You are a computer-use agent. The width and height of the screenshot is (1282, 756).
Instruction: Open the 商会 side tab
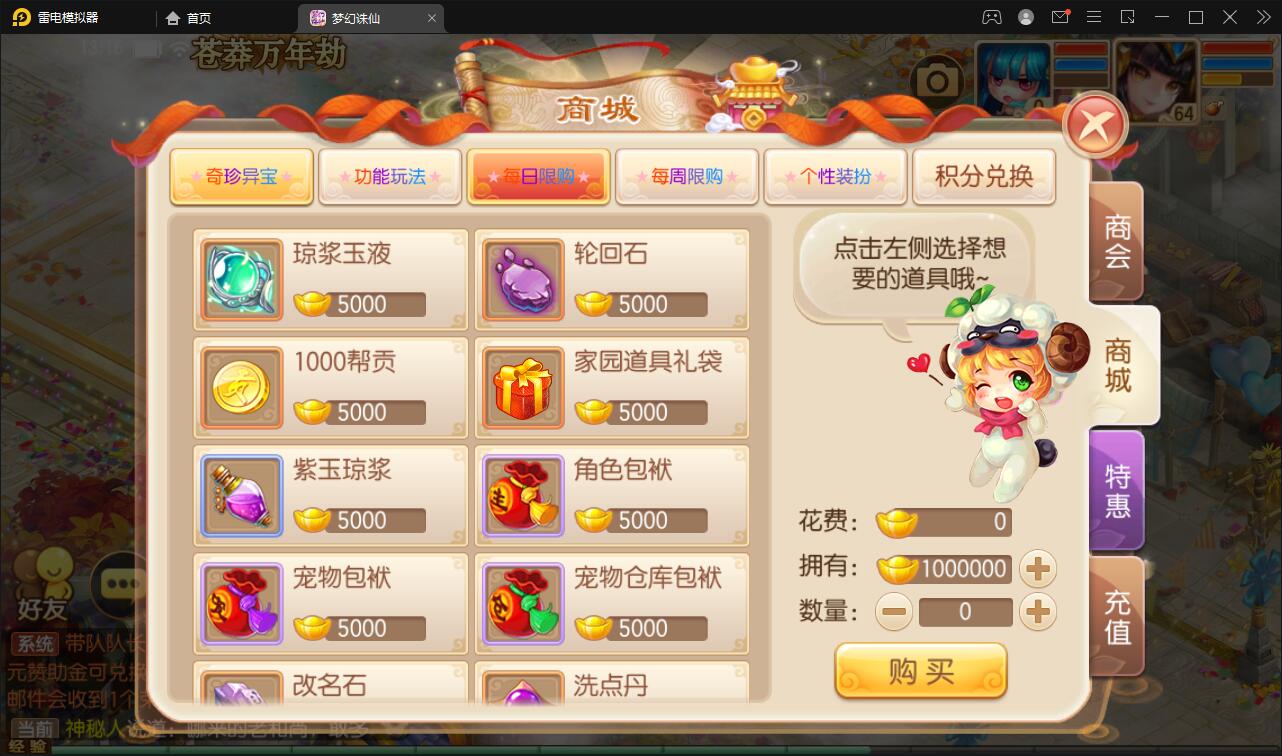coord(1117,243)
